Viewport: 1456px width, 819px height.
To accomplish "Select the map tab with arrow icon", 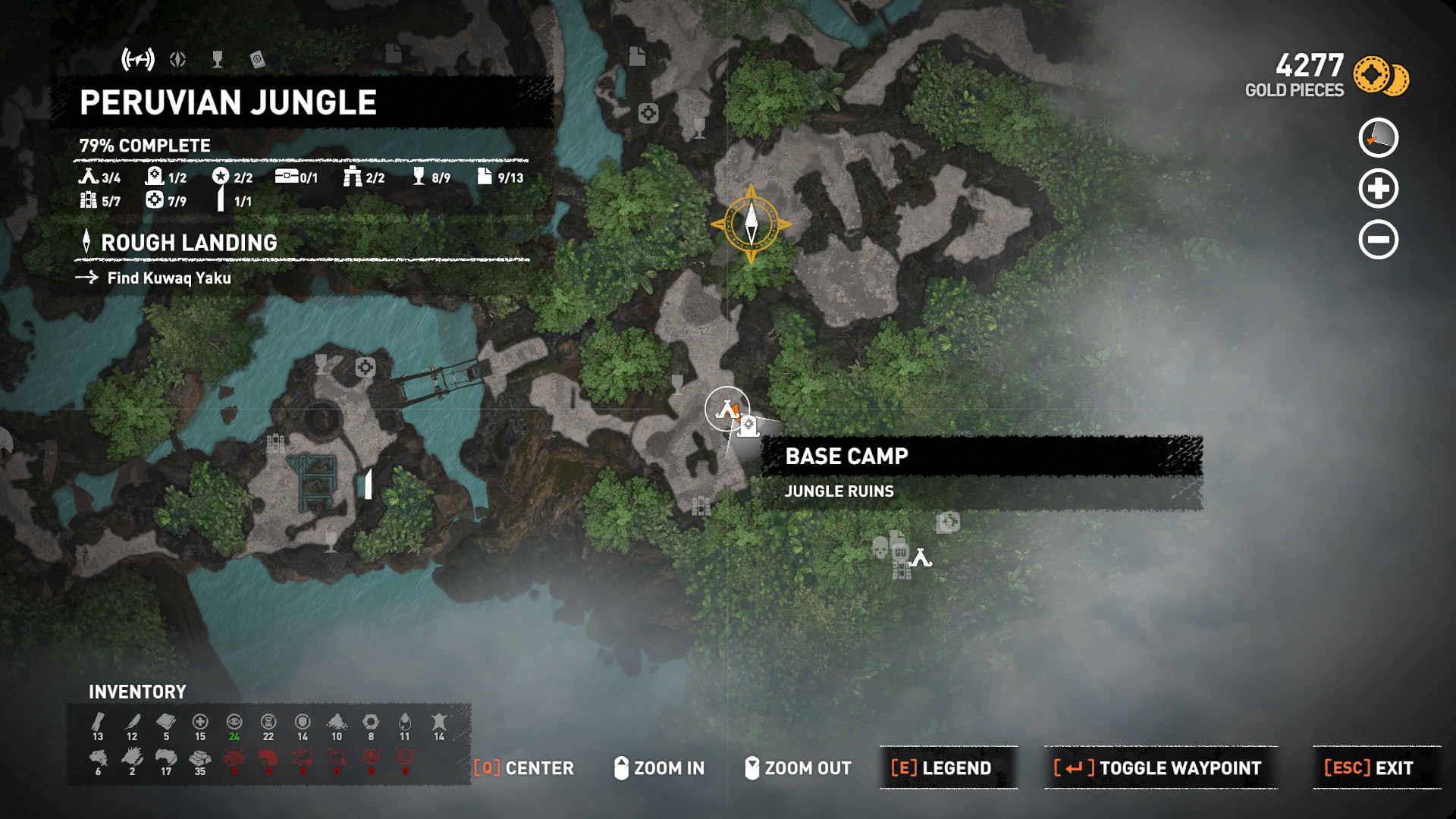I will click(x=138, y=59).
